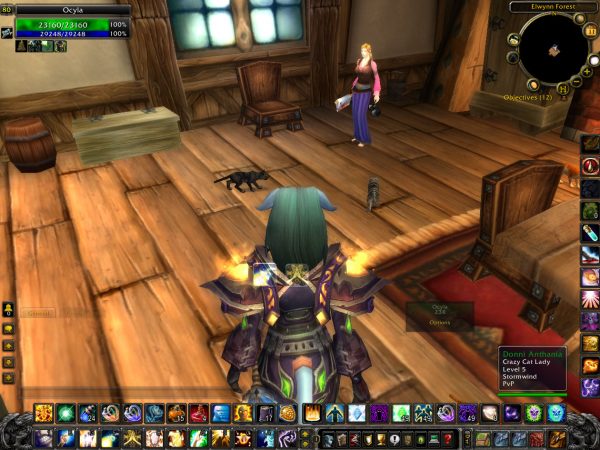The width and height of the screenshot is (600, 450).
Task: Activate the glowing green orb ability
Action: click(66, 413)
